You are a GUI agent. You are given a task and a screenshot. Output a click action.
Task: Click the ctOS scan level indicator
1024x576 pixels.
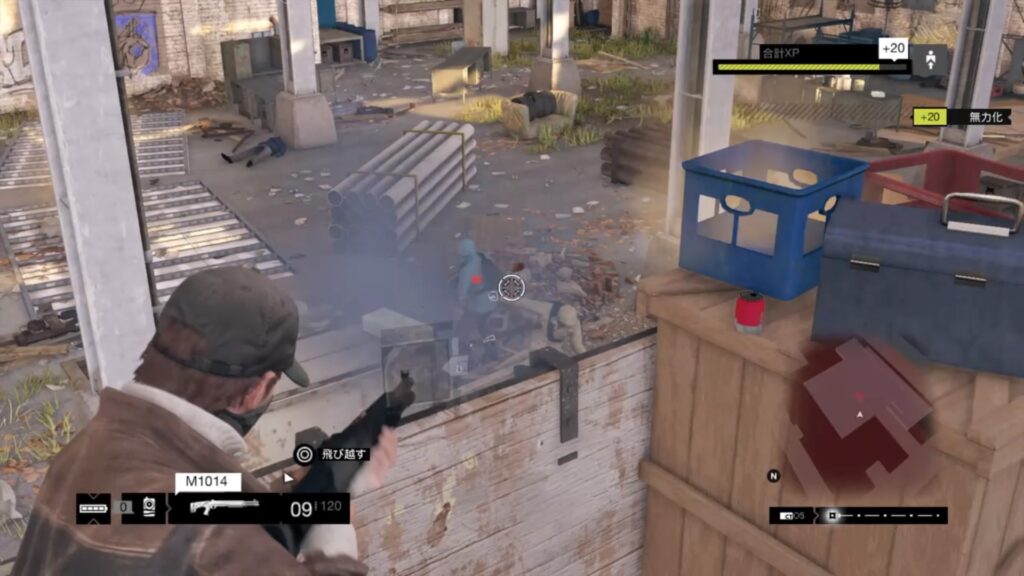click(x=788, y=516)
